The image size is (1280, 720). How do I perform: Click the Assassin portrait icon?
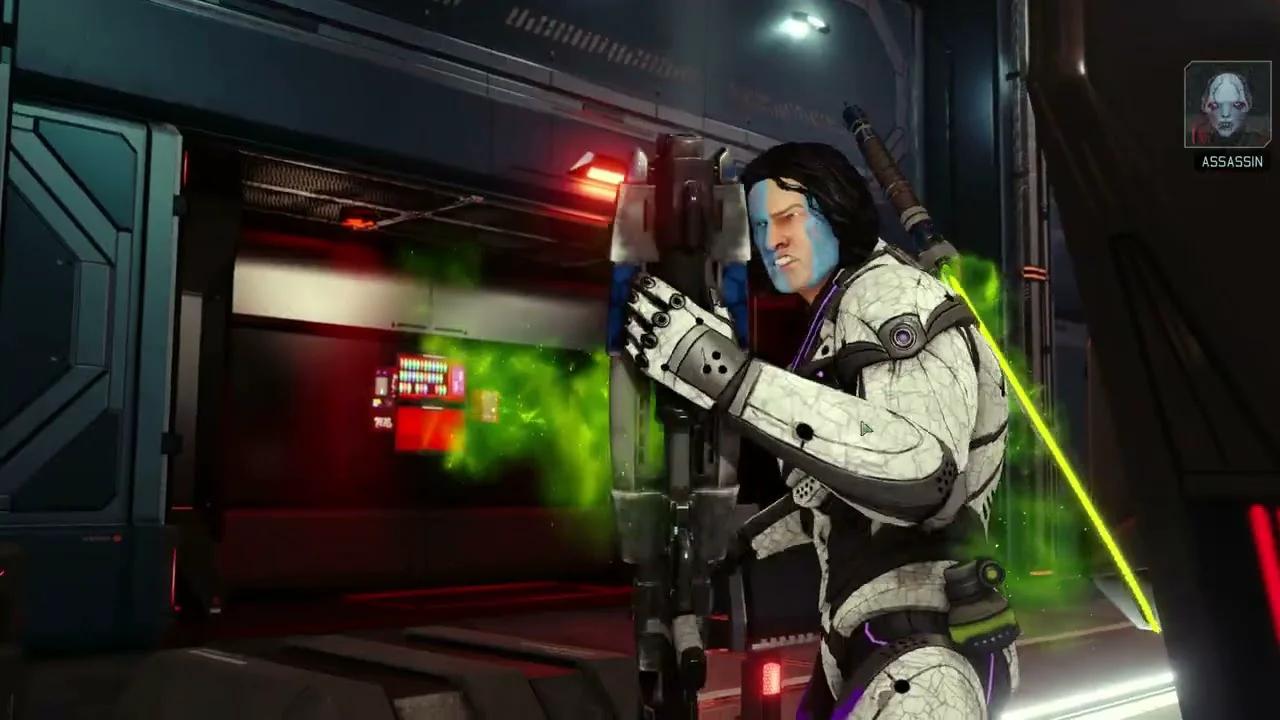[x=1228, y=103]
